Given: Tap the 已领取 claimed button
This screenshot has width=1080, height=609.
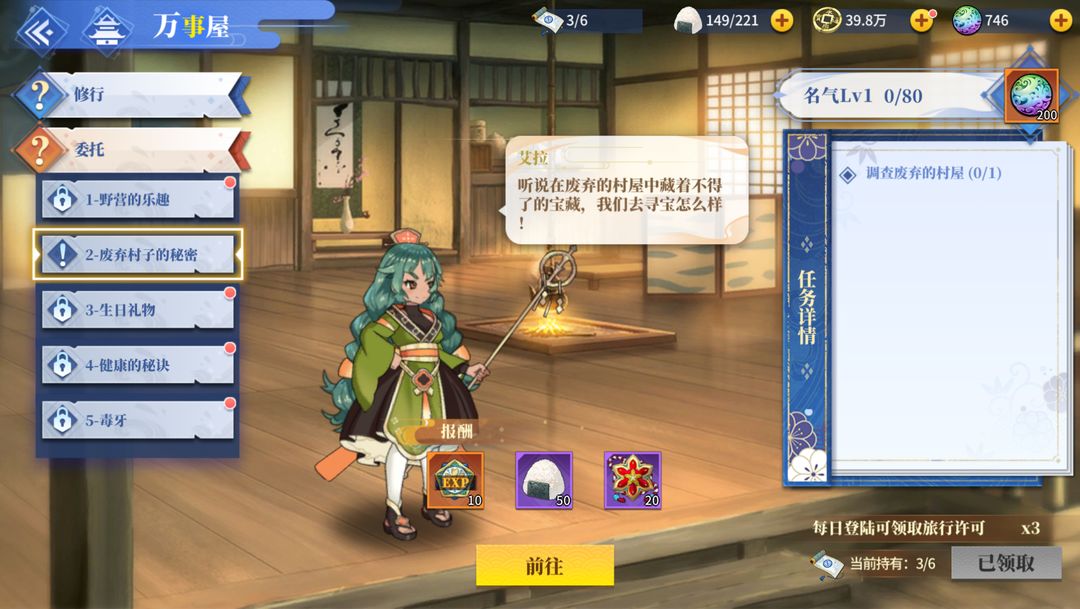Looking at the screenshot, I should pyautogui.click(x=1006, y=563).
